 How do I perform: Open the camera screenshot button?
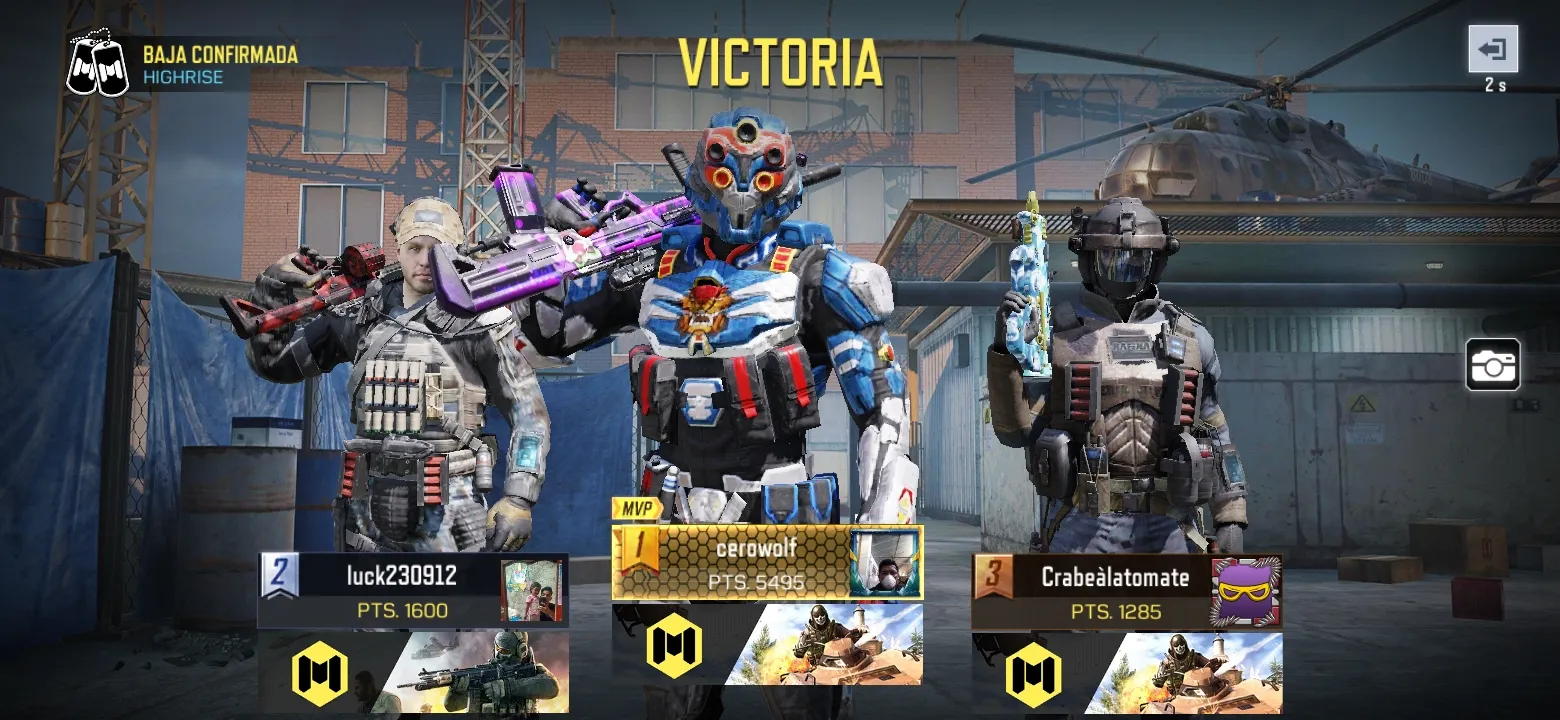[1493, 365]
